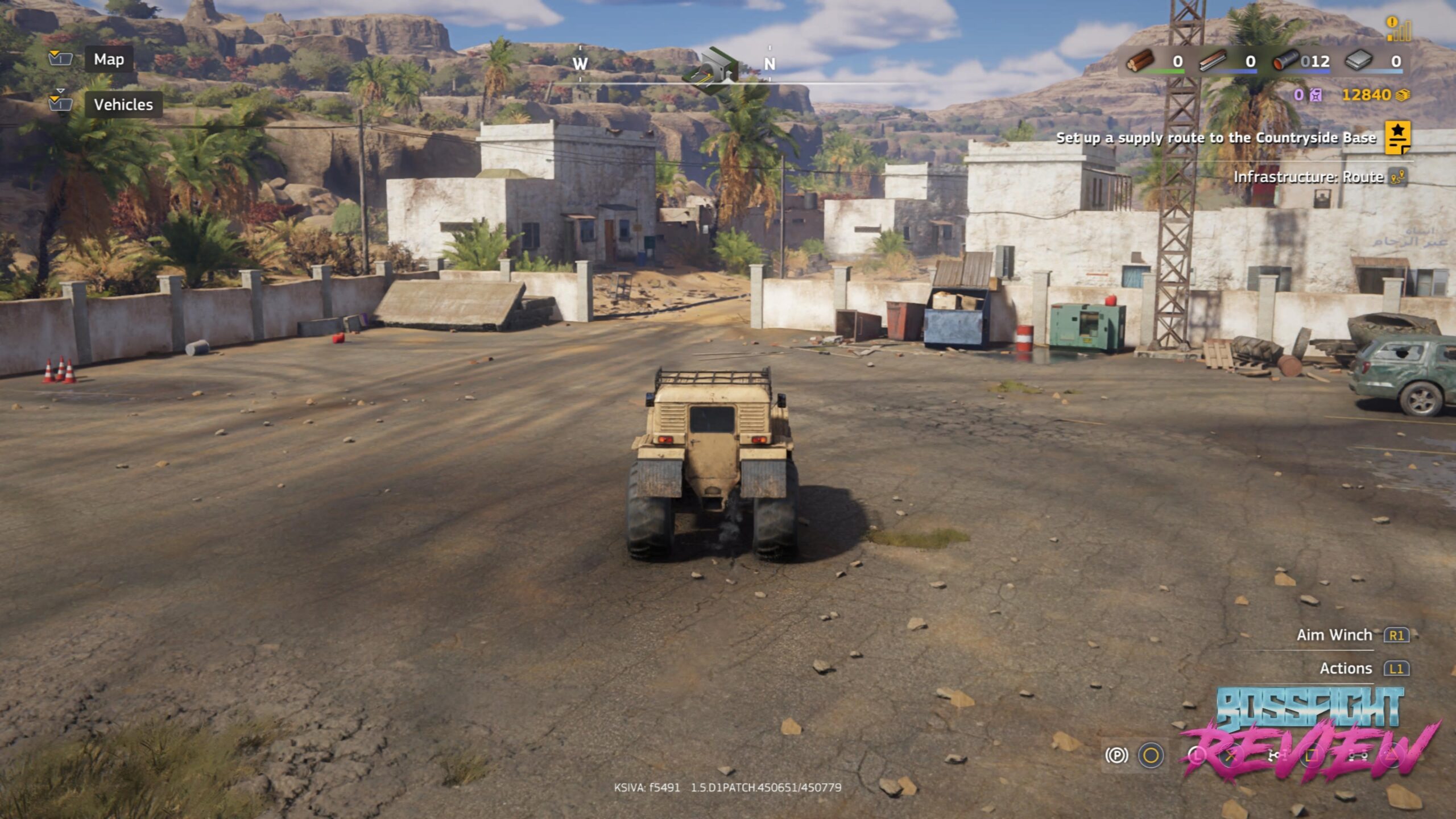Click the connection signal warning icon
Image resolution: width=1456 pixels, height=819 pixels.
point(1397,29)
